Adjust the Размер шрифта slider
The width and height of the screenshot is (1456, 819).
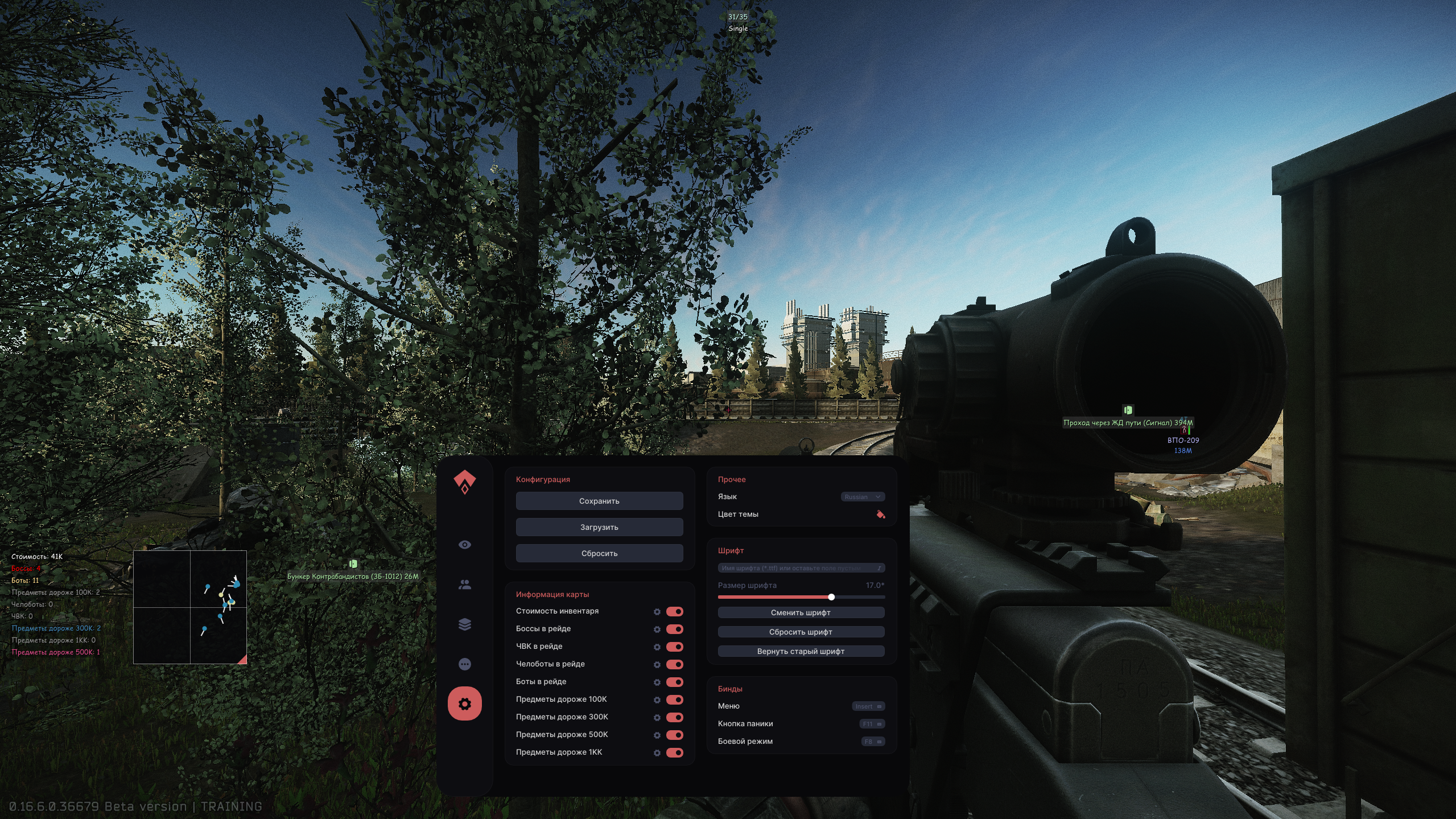(831, 597)
